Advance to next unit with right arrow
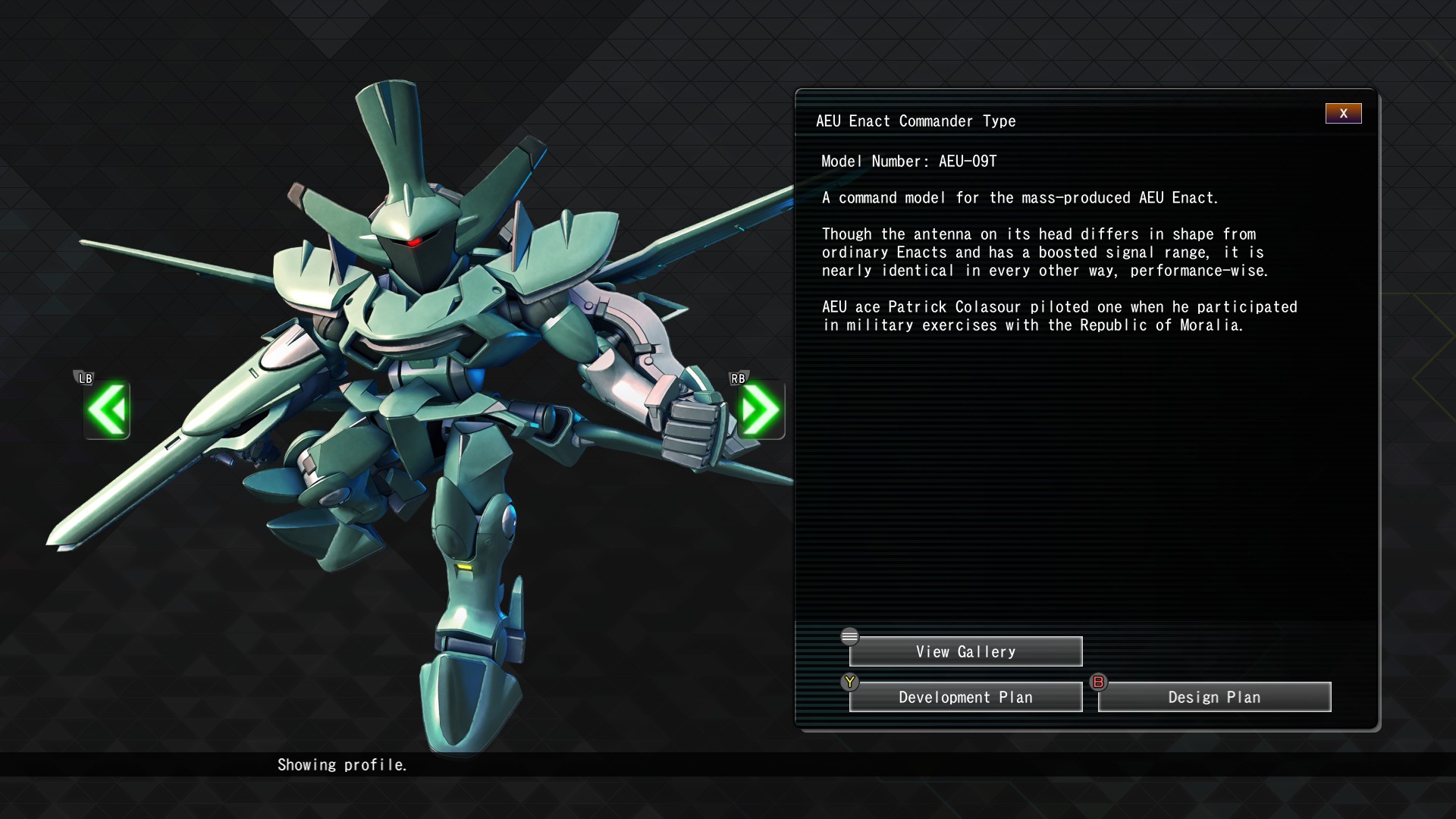 tap(761, 410)
